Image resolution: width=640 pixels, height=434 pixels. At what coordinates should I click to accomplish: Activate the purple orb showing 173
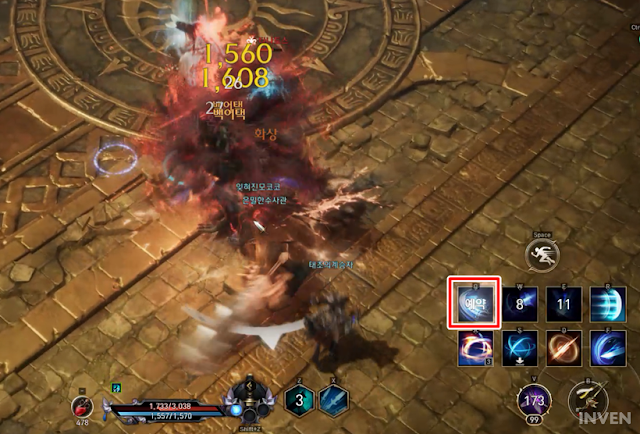point(533,401)
